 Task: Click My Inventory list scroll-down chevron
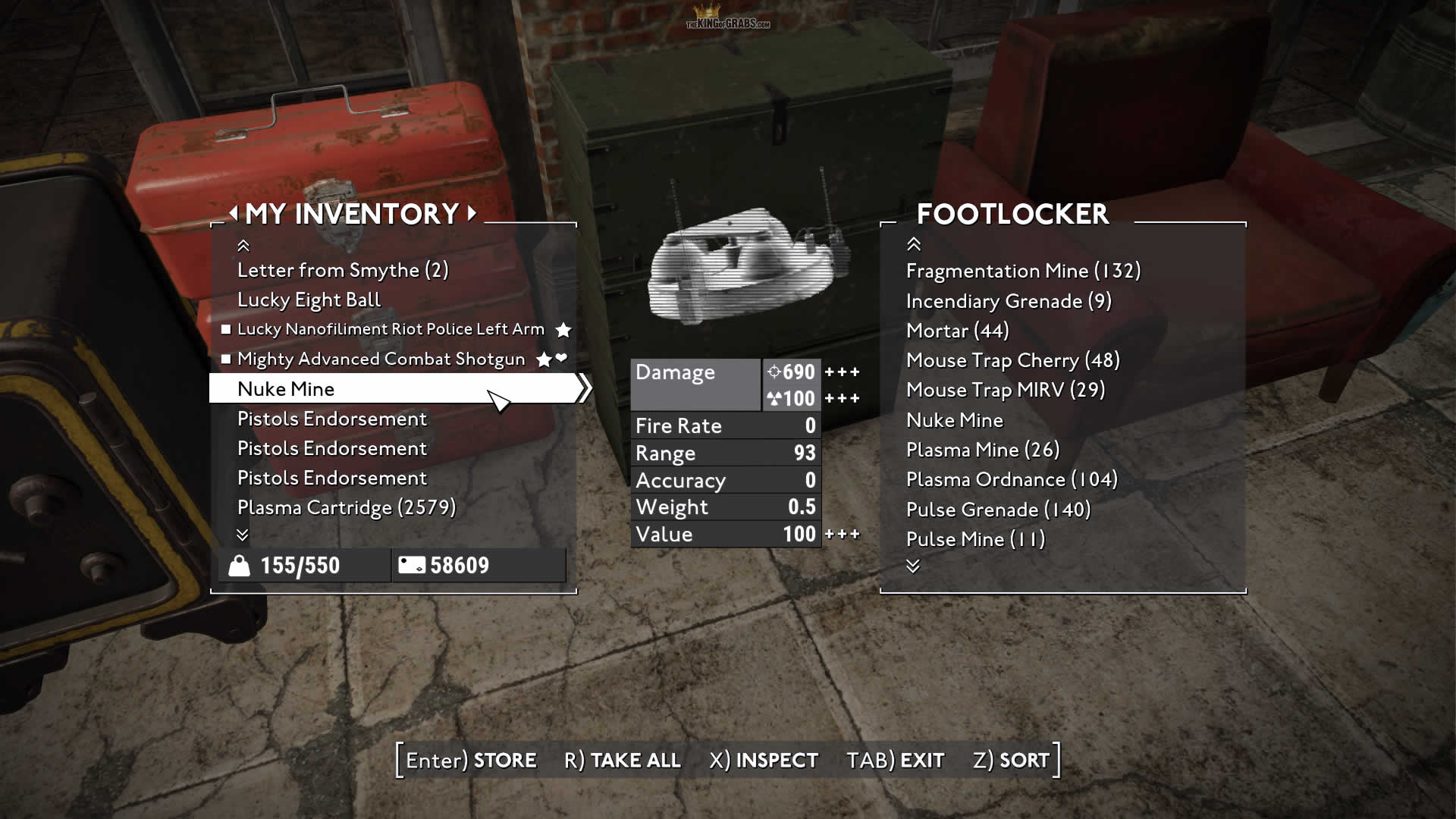243,535
